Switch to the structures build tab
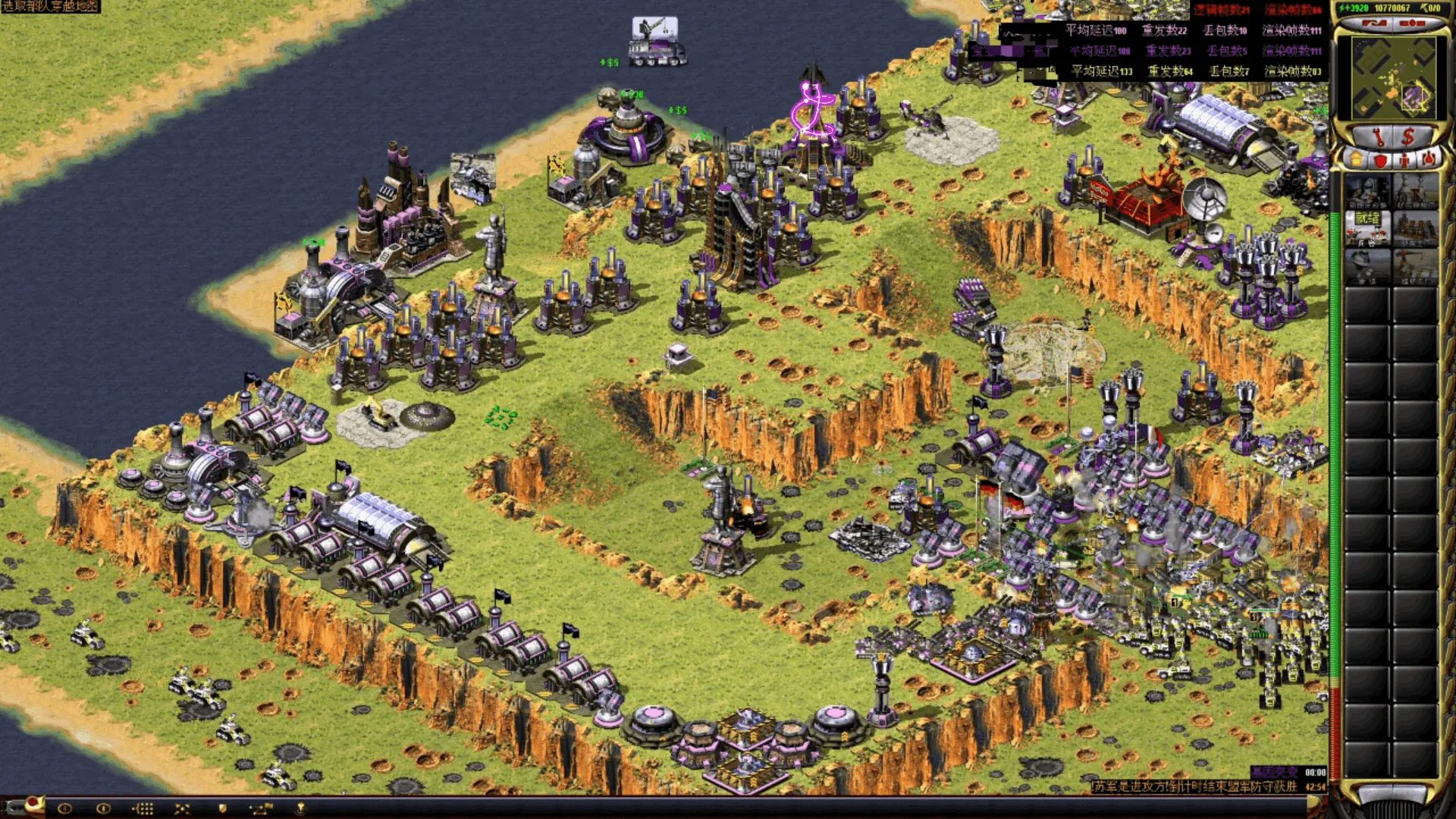 1355,160
